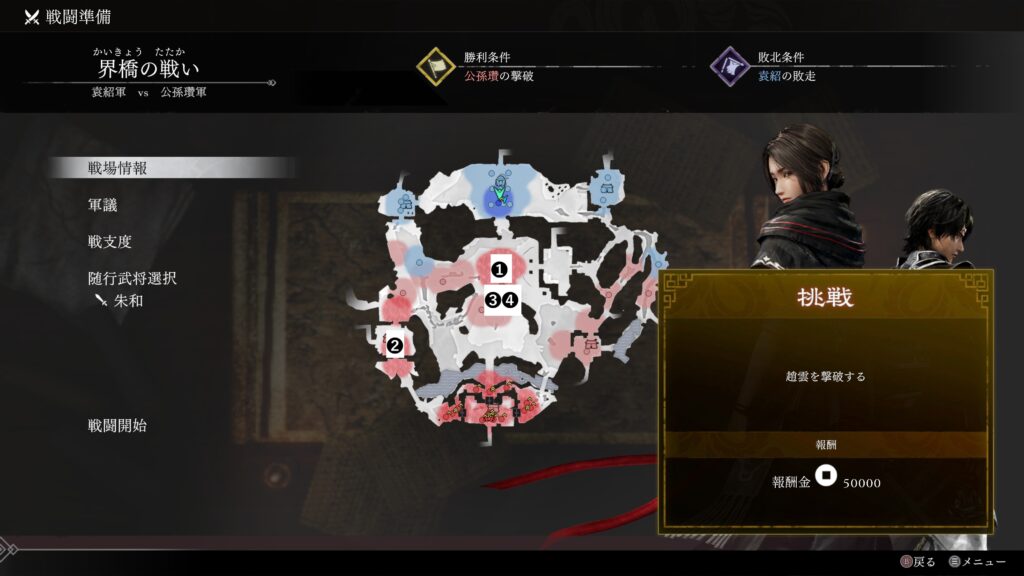Open the 軍議 war council menu
This screenshot has height=576, width=1024.
pos(103,205)
